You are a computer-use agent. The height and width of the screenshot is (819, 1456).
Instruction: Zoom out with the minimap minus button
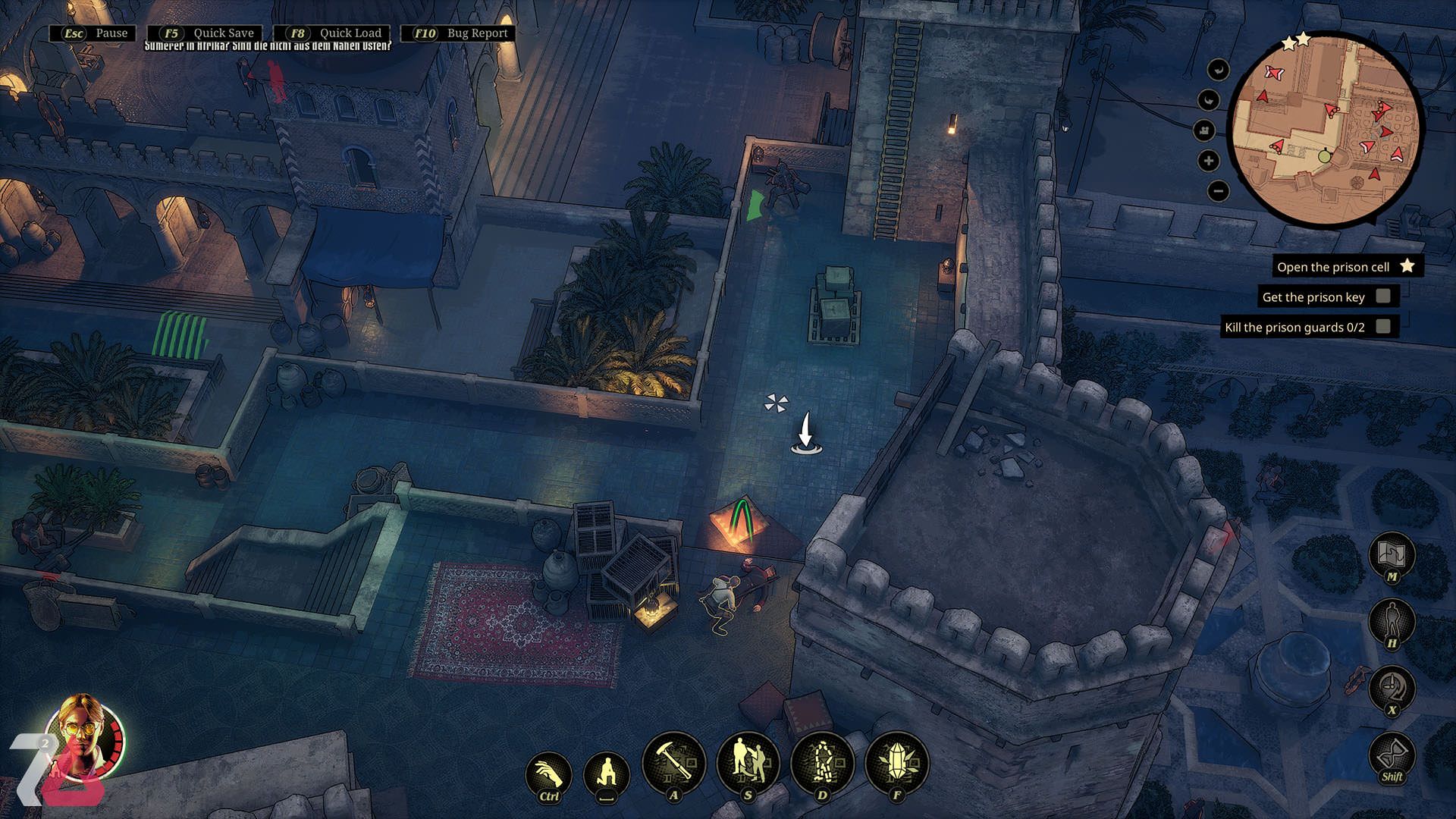pos(1218,191)
